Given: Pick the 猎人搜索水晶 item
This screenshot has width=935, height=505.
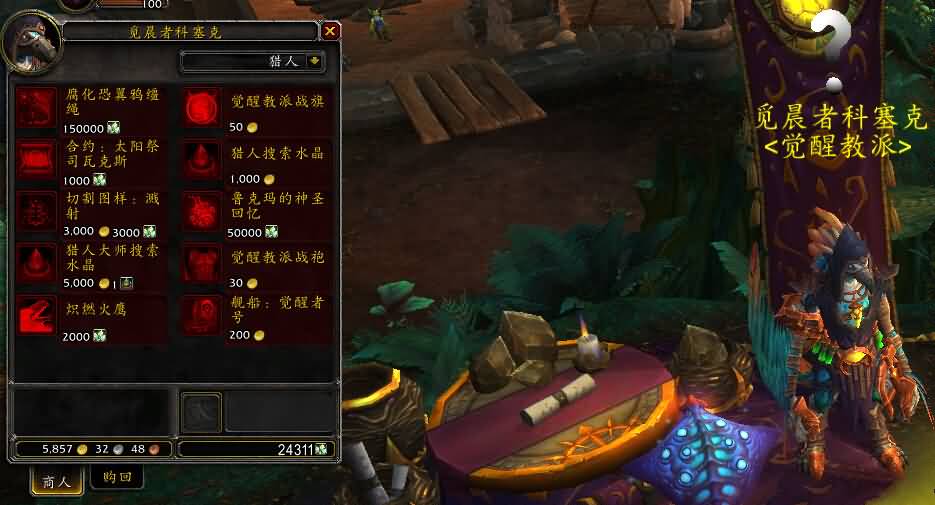Looking at the screenshot, I should pyautogui.click(x=202, y=159).
